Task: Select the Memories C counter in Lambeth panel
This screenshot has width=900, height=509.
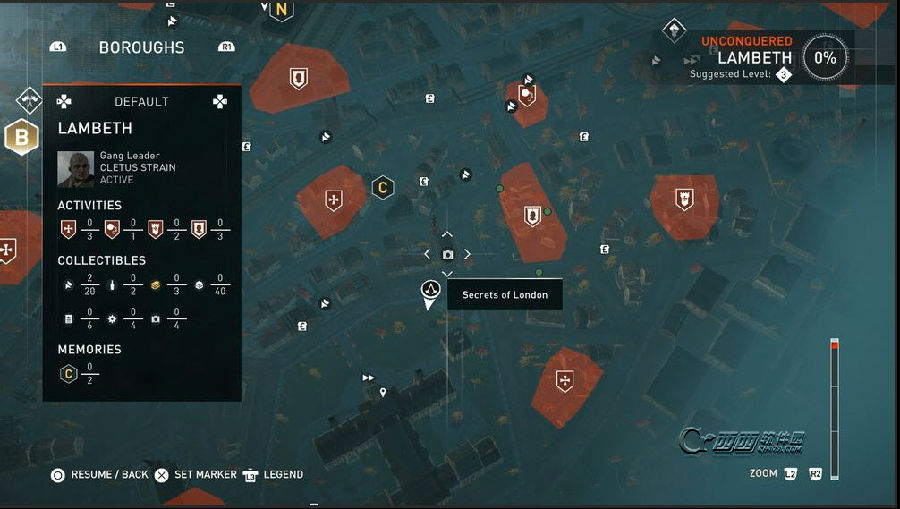Action: pyautogui.click(x=68, y=374)
